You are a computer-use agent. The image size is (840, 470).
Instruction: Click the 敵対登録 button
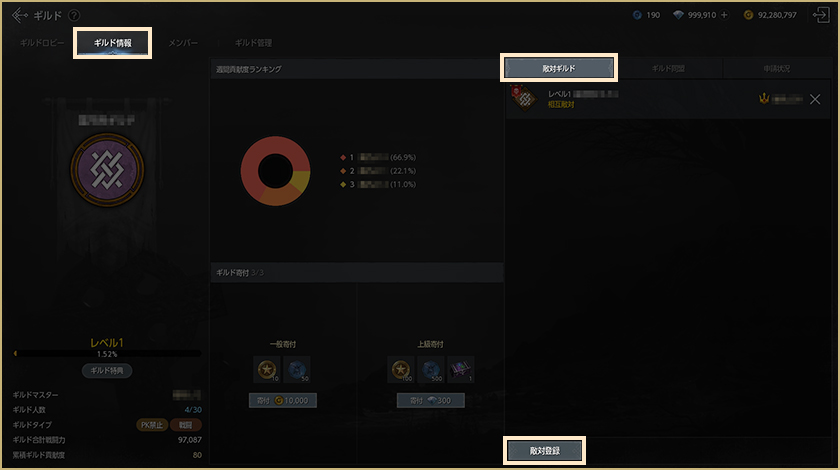click(x=544, y=451)
